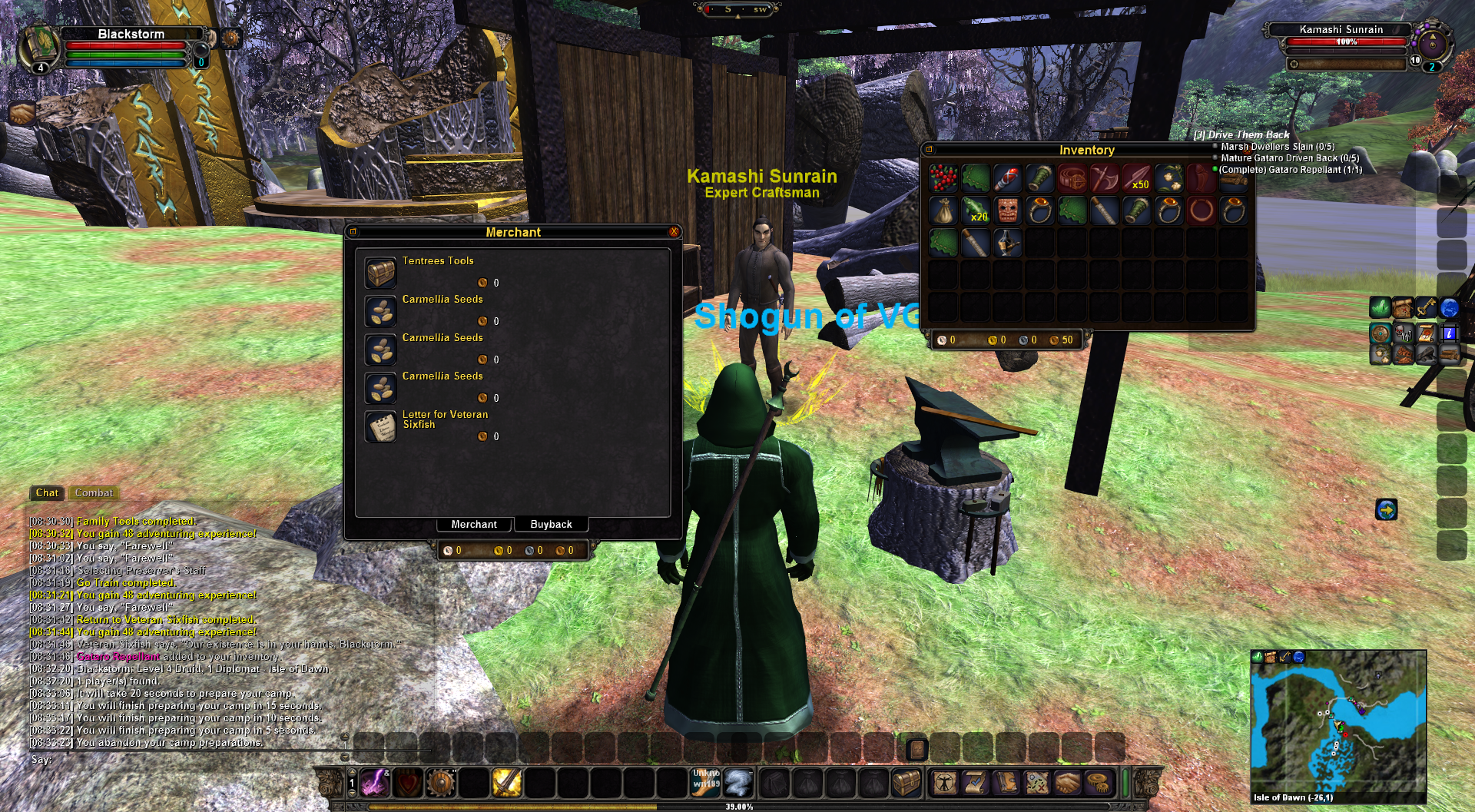The width and height of the screenshot is (1475, 812).
Task: Open the handshake social menu icon
Action: (1067, 783)
